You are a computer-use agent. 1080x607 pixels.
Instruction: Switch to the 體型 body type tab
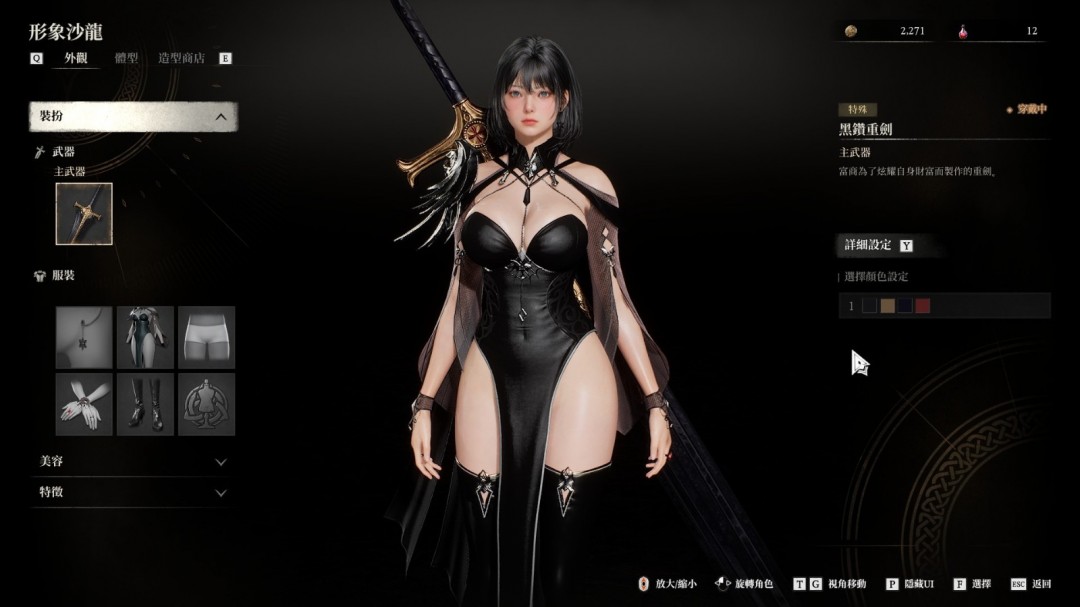pyautogui.click(x=126, y=58)
